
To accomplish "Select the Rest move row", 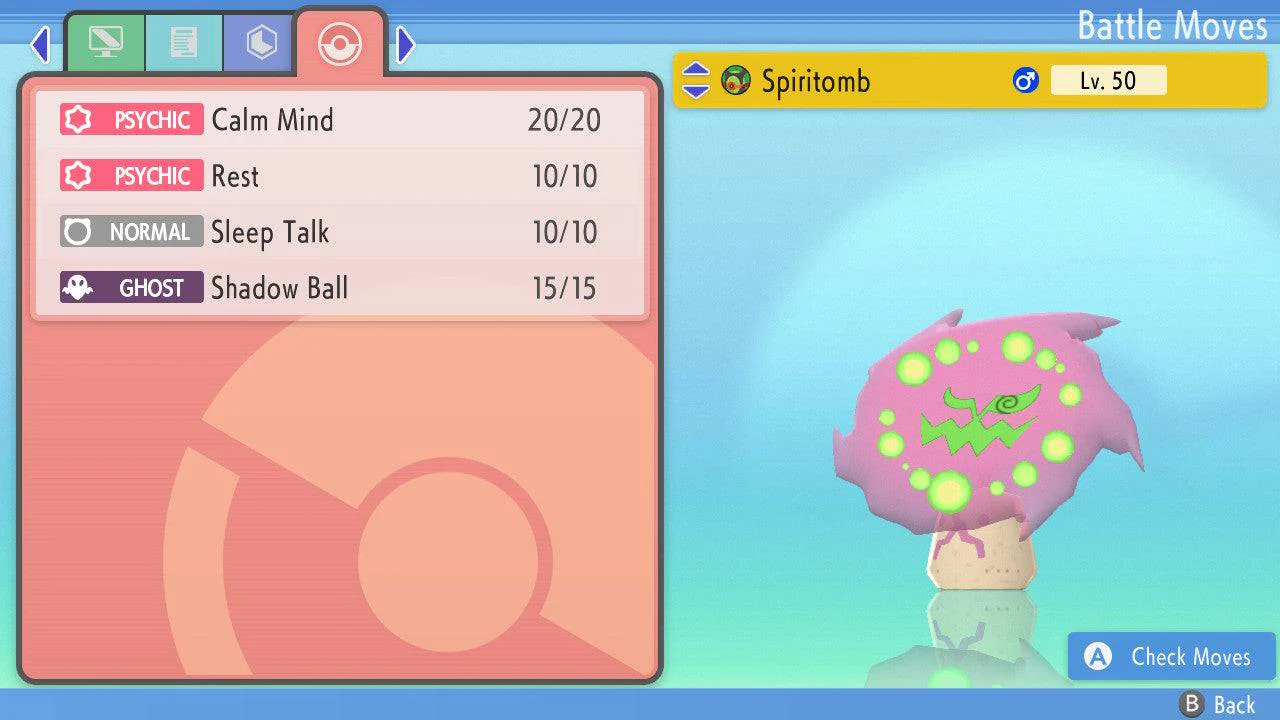I will (340, 176).
